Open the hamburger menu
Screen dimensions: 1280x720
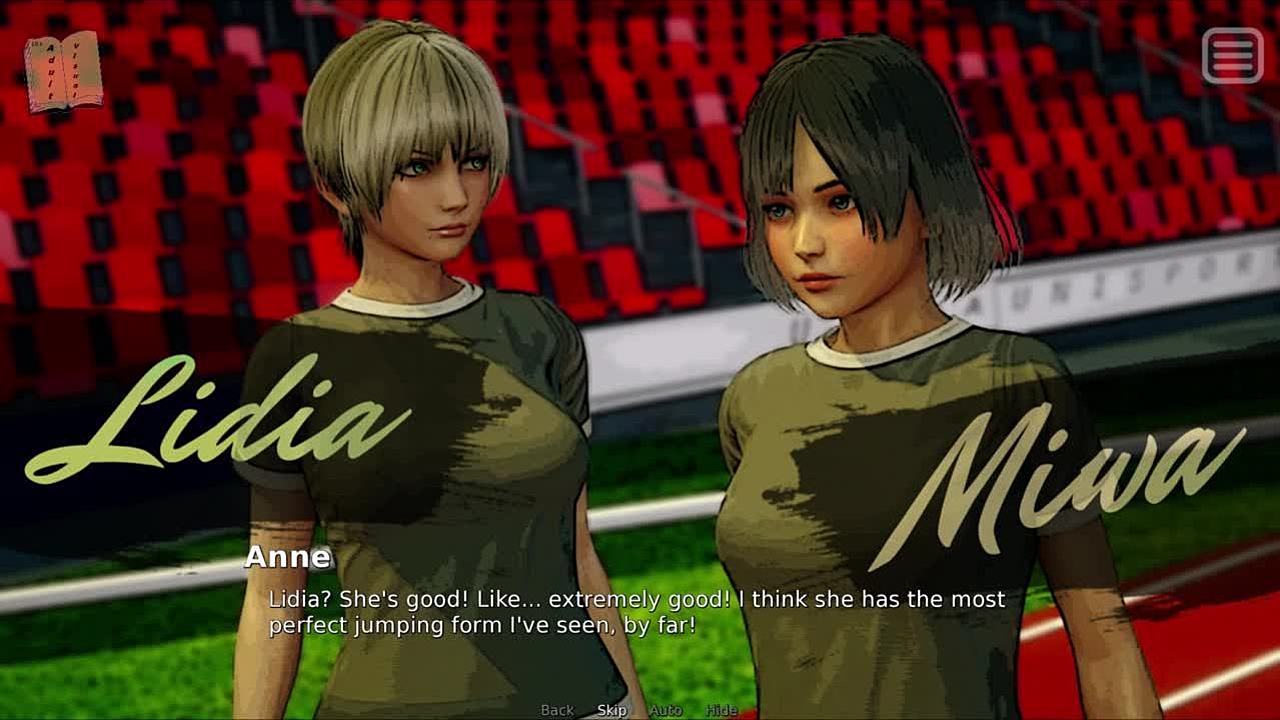point(1232,56)
